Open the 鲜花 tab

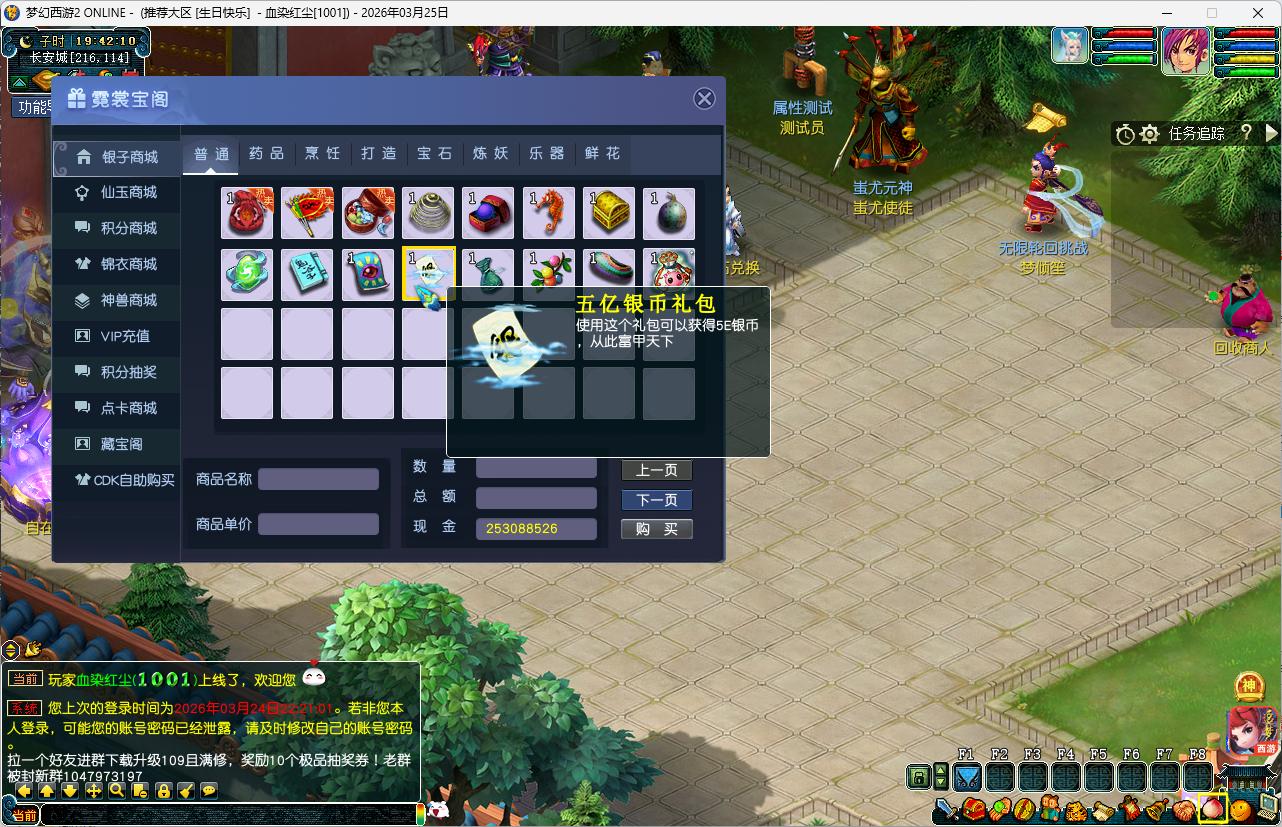pos(603,154)
